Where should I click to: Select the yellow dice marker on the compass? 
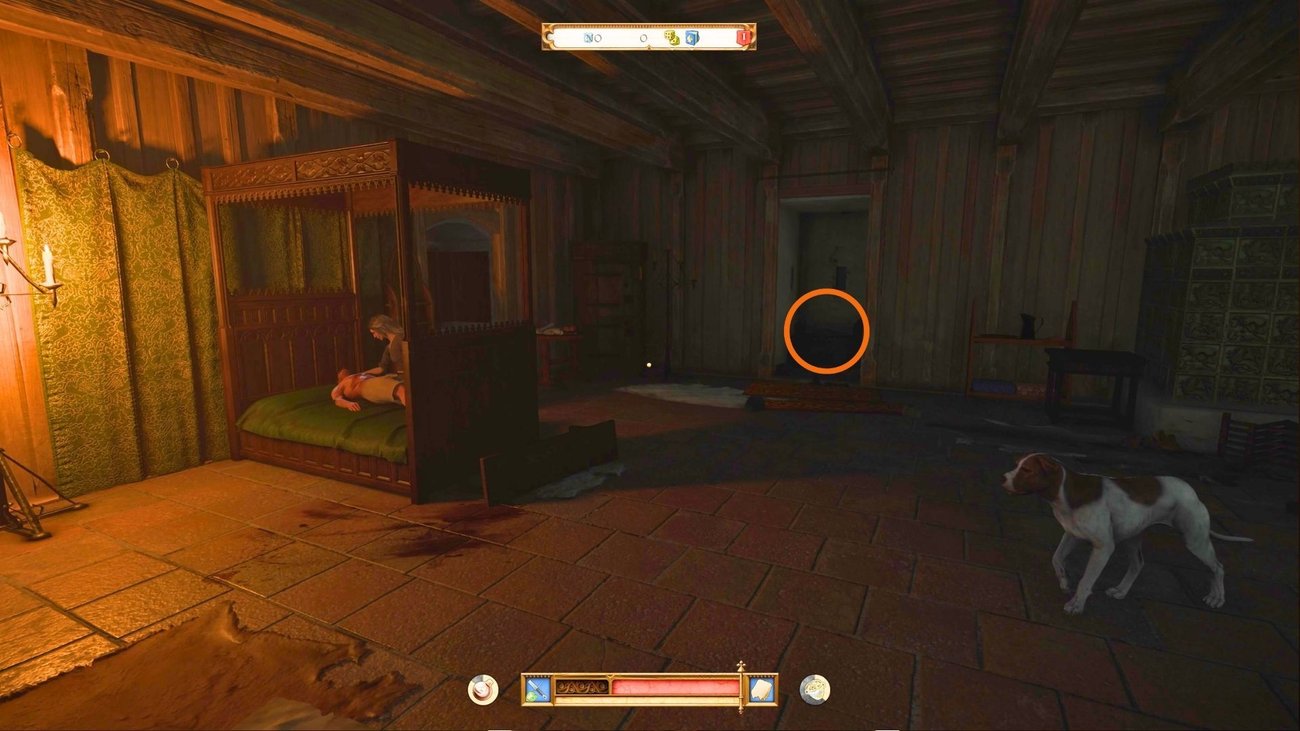pyautogui.click(x=673, y=36)
